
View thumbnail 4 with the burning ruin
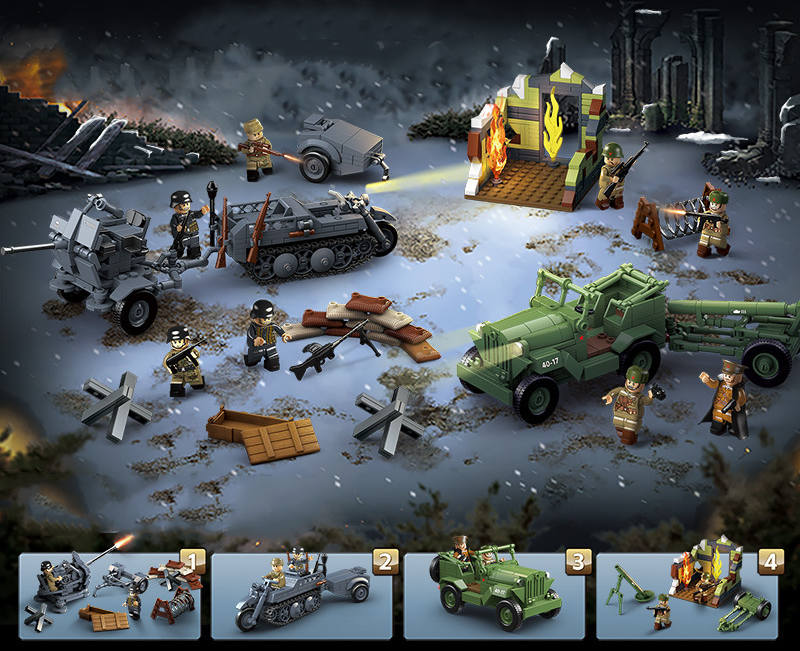point(686,595)
